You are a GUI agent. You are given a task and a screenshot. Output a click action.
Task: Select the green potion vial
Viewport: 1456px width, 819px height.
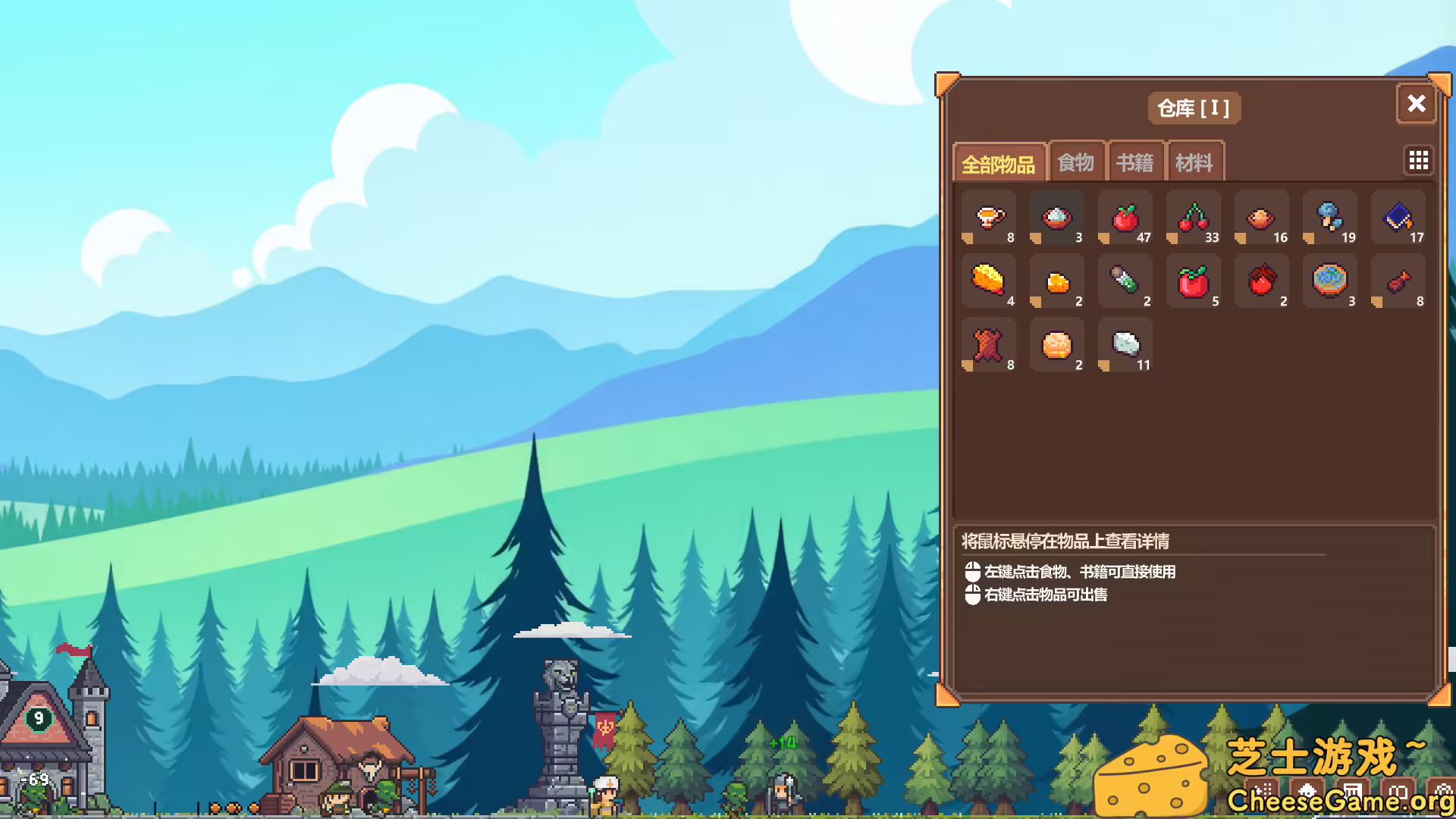[1125, 281]
